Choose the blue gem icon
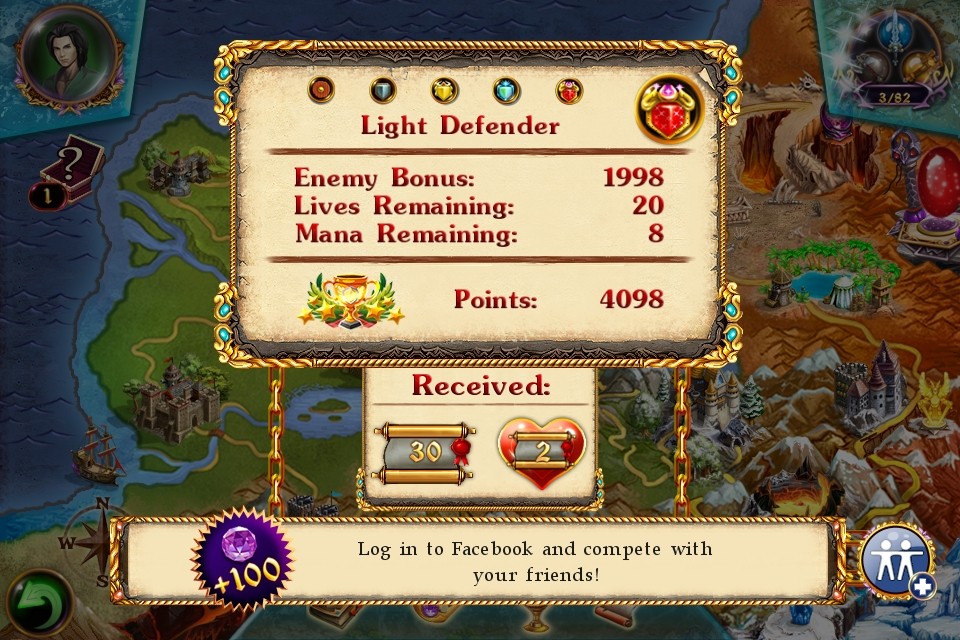Screen dimensions: 960x640 (x=506, y=90)
